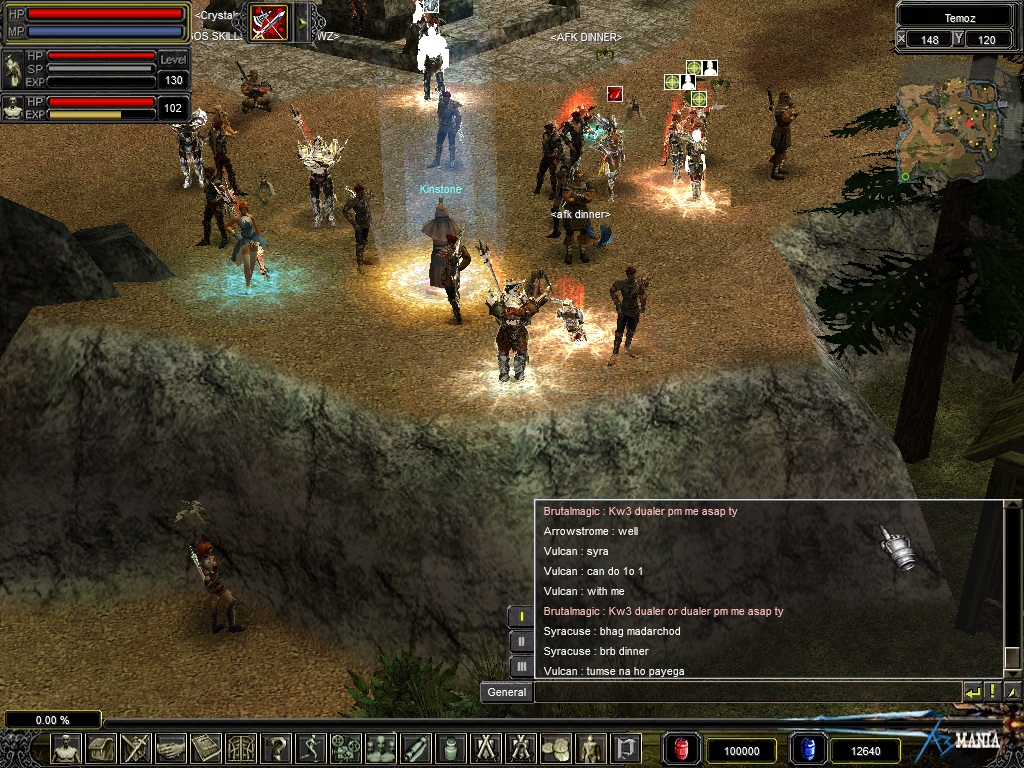Click the coins toolbar icon
1024x768 pixels.
[556, 748]
